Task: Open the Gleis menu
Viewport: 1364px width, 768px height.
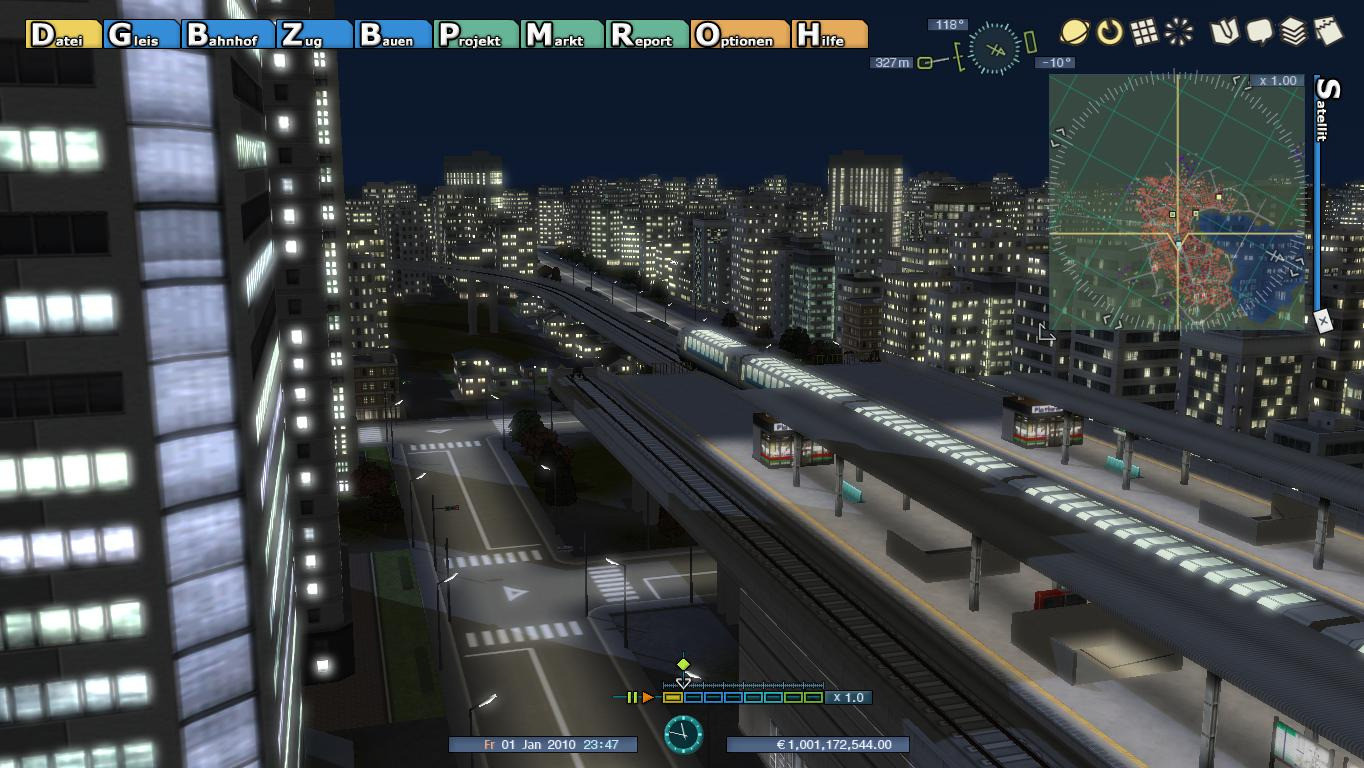Action: (141, 35)
